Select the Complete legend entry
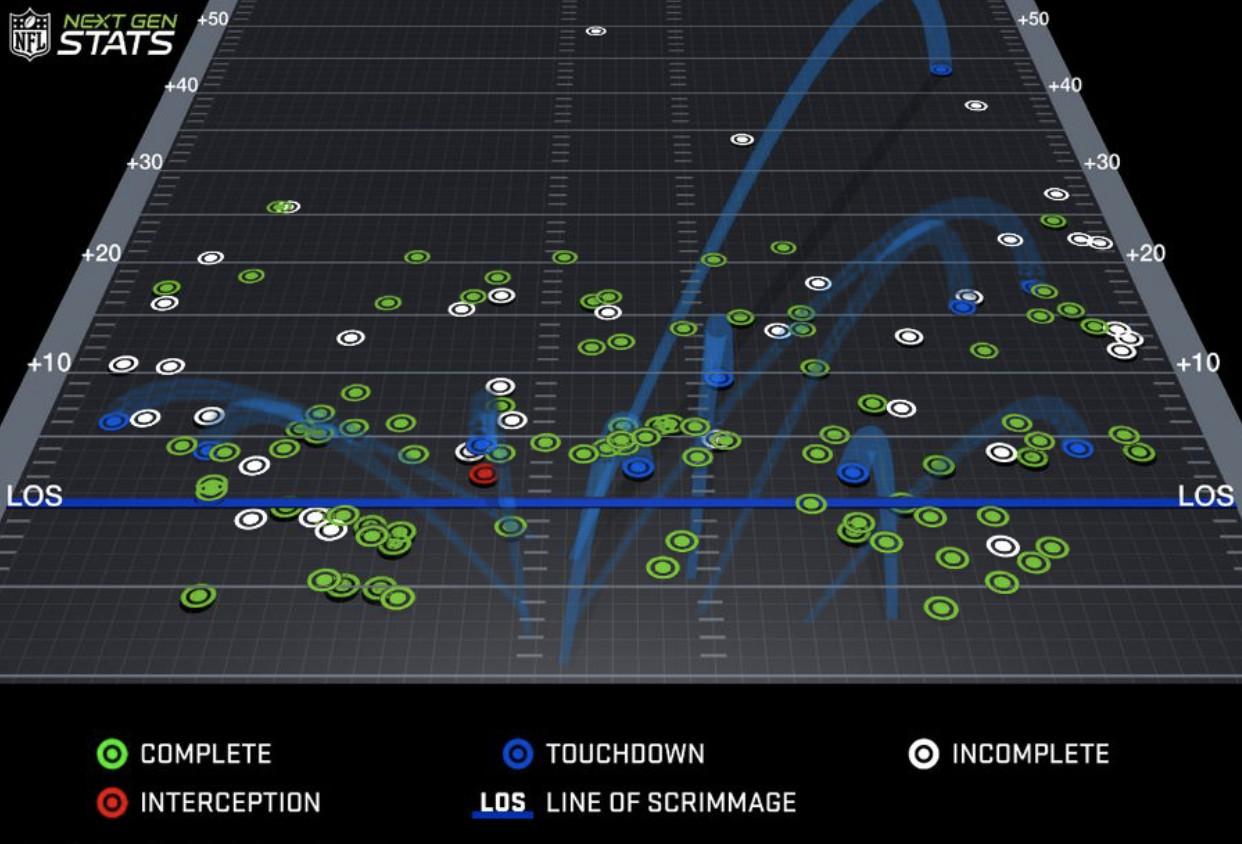Image resolution: width=1242 pixels, height=844 pixels. (x=184, y=753)
